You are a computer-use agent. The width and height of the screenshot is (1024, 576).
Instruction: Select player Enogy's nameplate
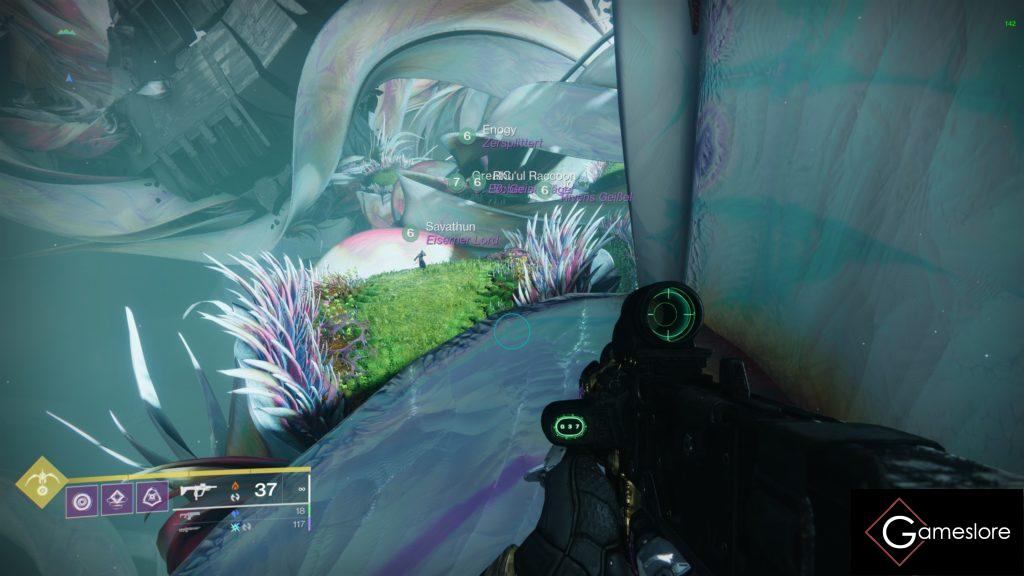(499, 130)
